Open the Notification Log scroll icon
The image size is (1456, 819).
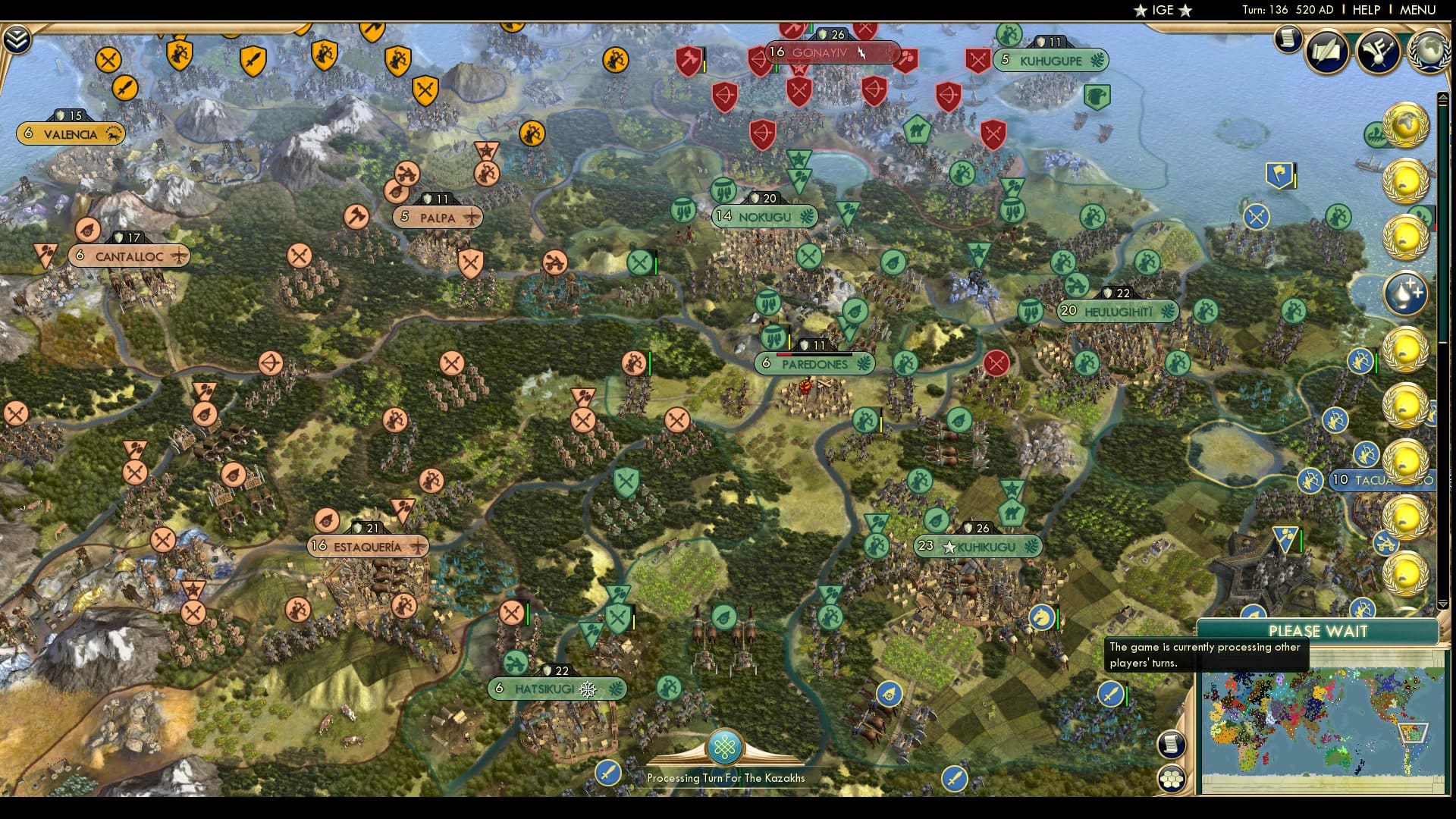[1288, 40]
